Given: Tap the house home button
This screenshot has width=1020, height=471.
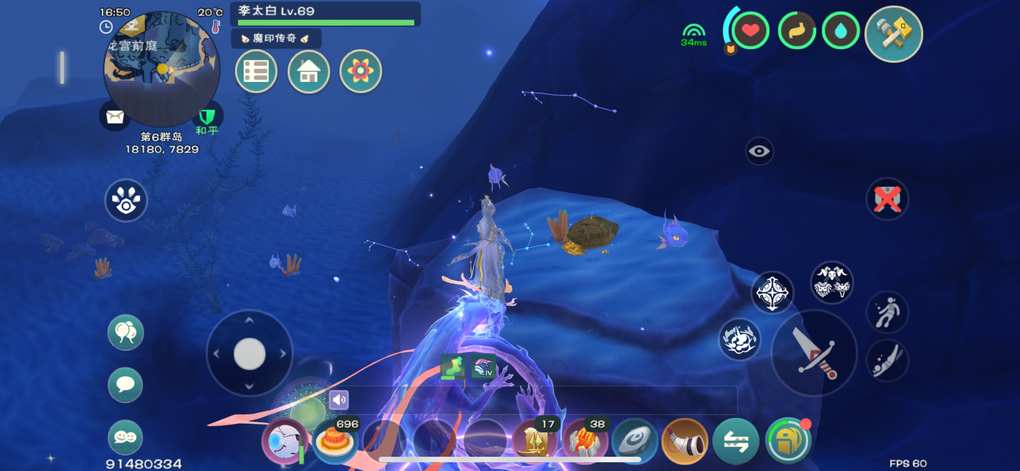Looking at the screenshot, I should [x=309, y=71].
